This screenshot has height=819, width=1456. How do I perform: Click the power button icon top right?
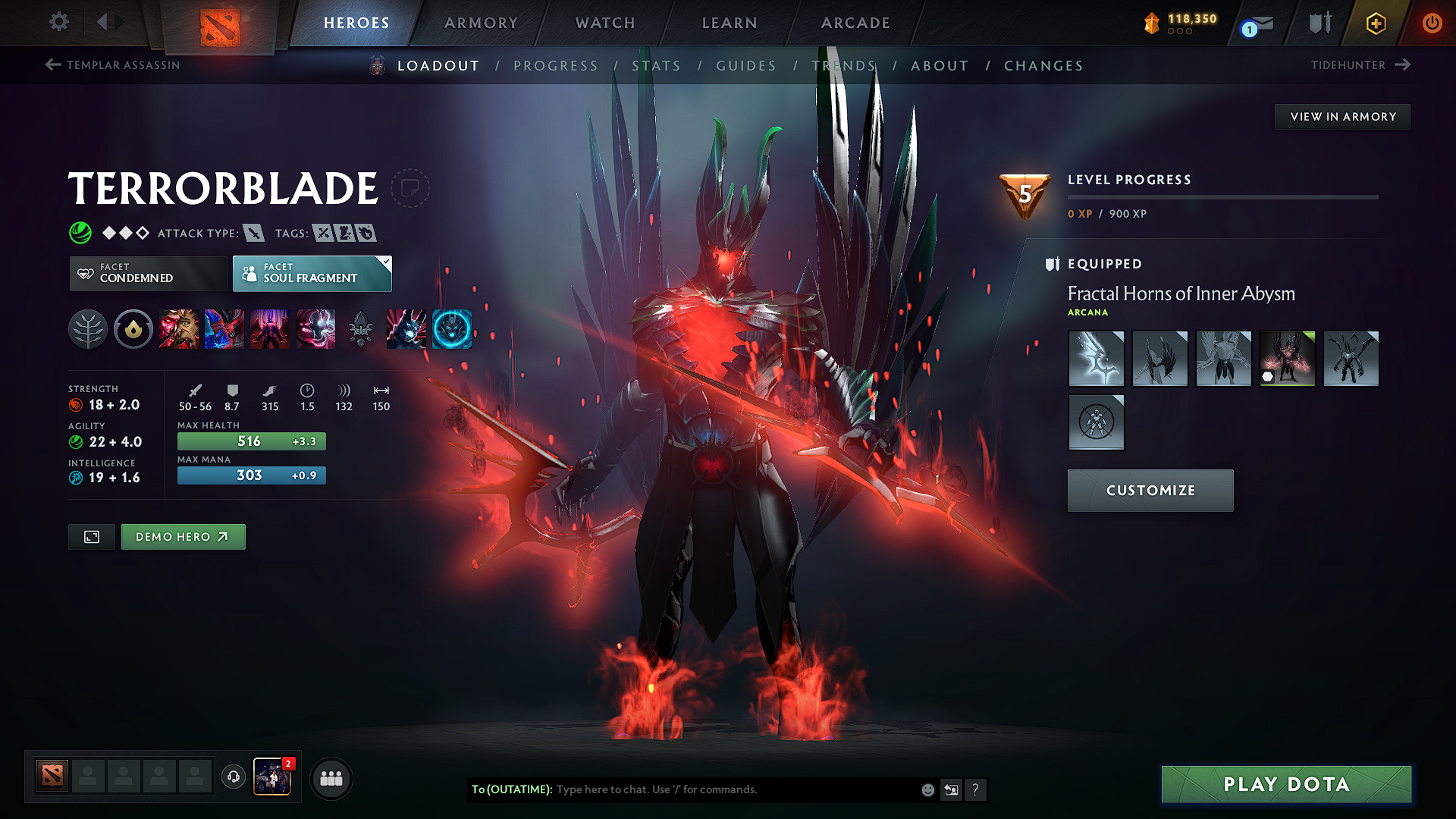coord(1432,22)
